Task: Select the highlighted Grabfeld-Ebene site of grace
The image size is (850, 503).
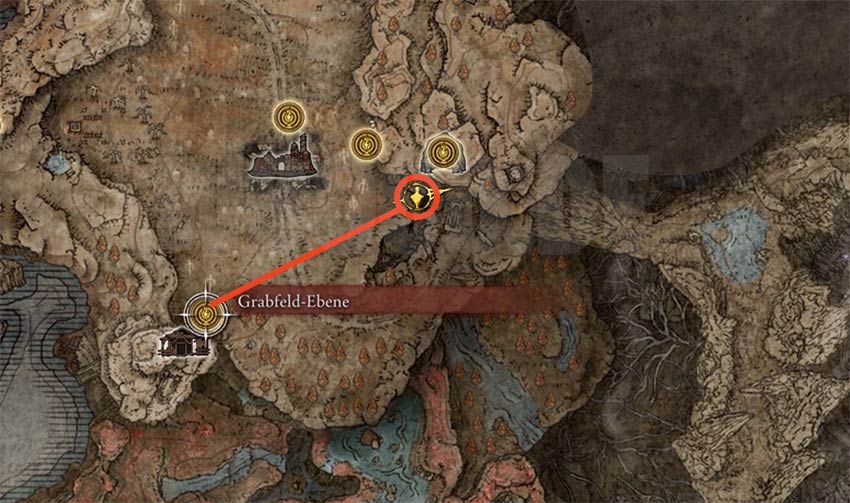Action: (x=207, y=313)
